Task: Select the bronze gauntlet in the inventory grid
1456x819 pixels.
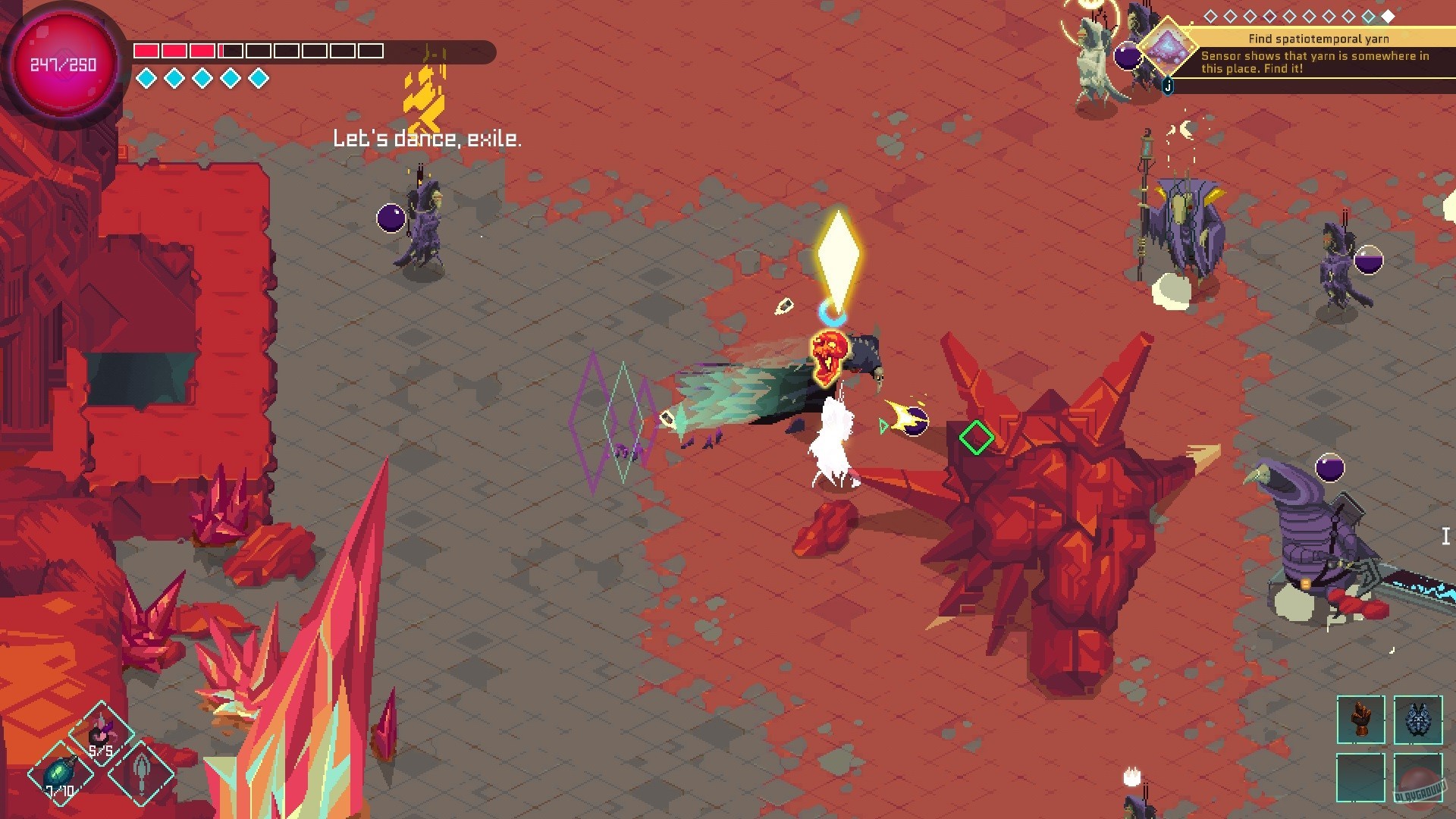Action: pos(1360,720)
